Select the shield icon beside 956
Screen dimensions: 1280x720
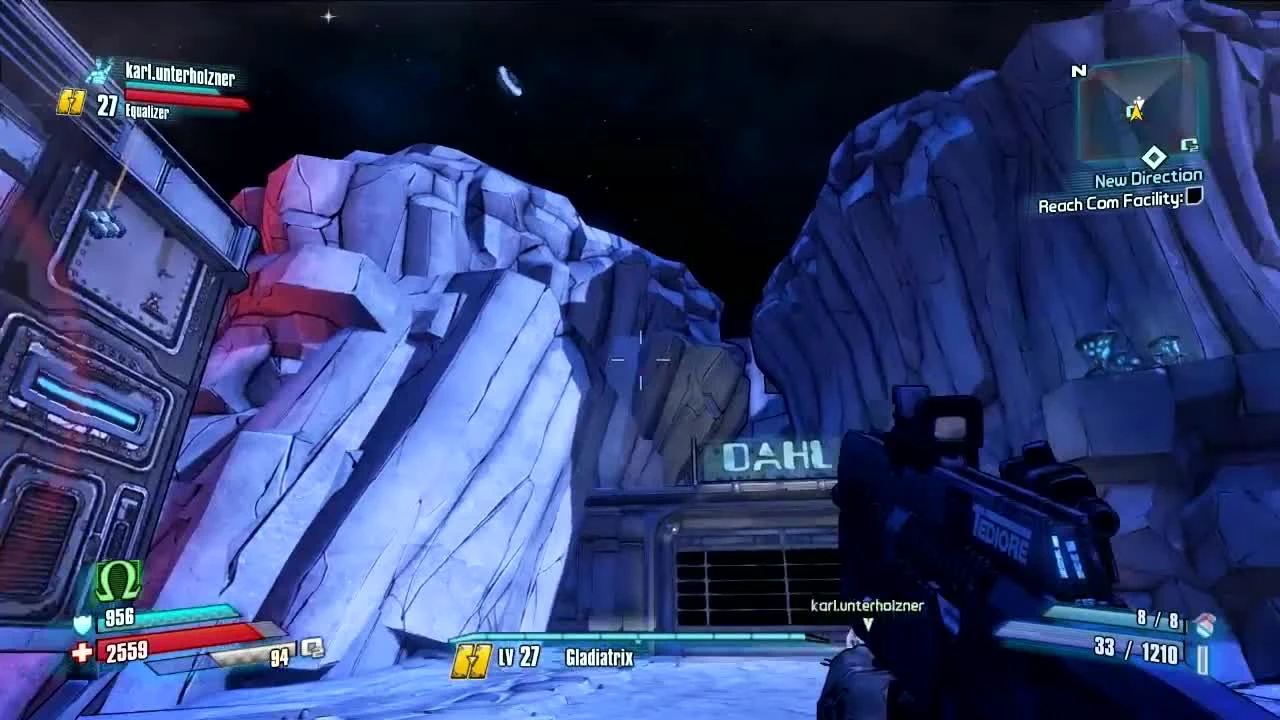81,622
